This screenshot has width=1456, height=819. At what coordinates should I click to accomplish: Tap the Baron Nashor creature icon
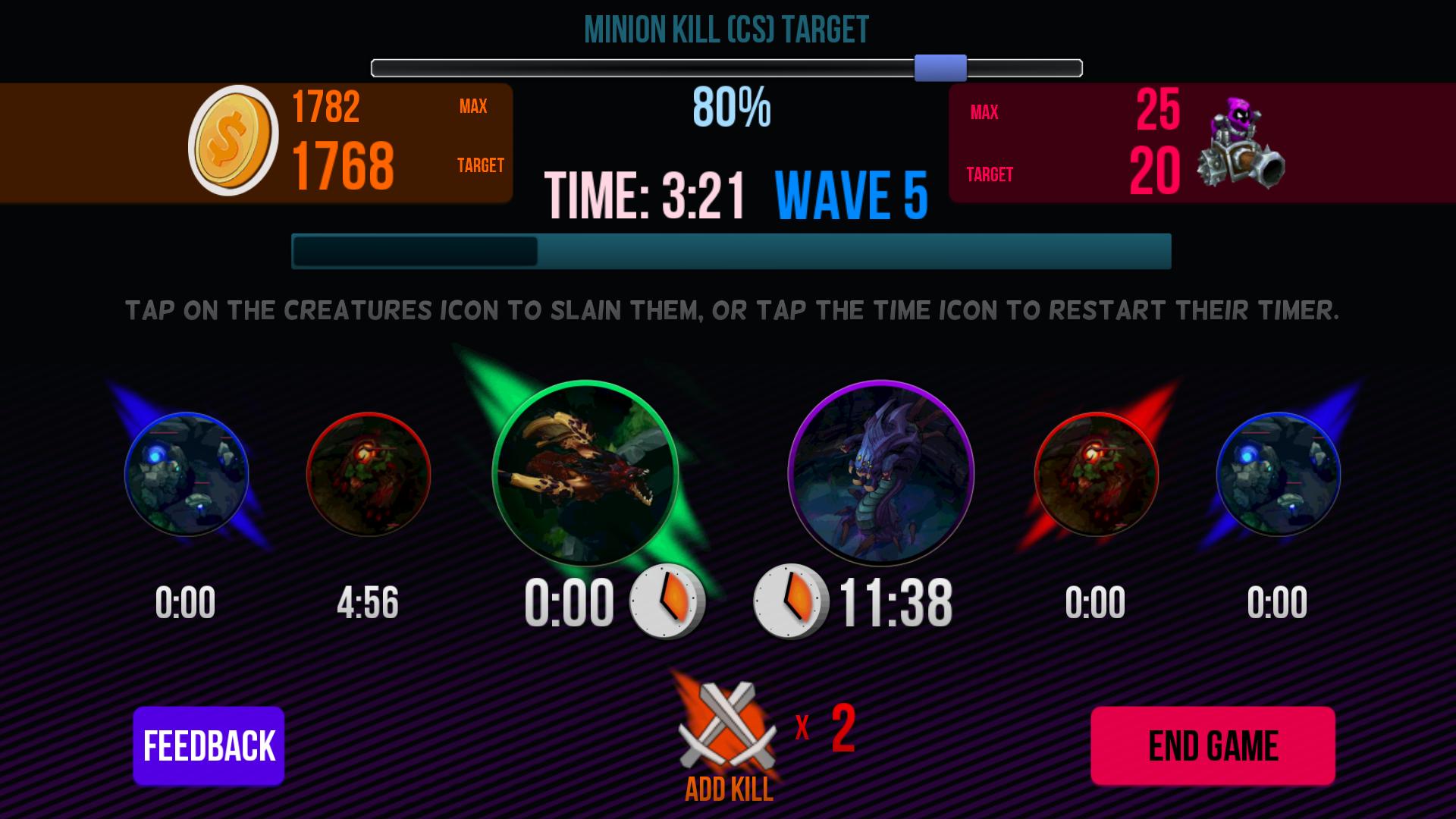tap(880, 473)
